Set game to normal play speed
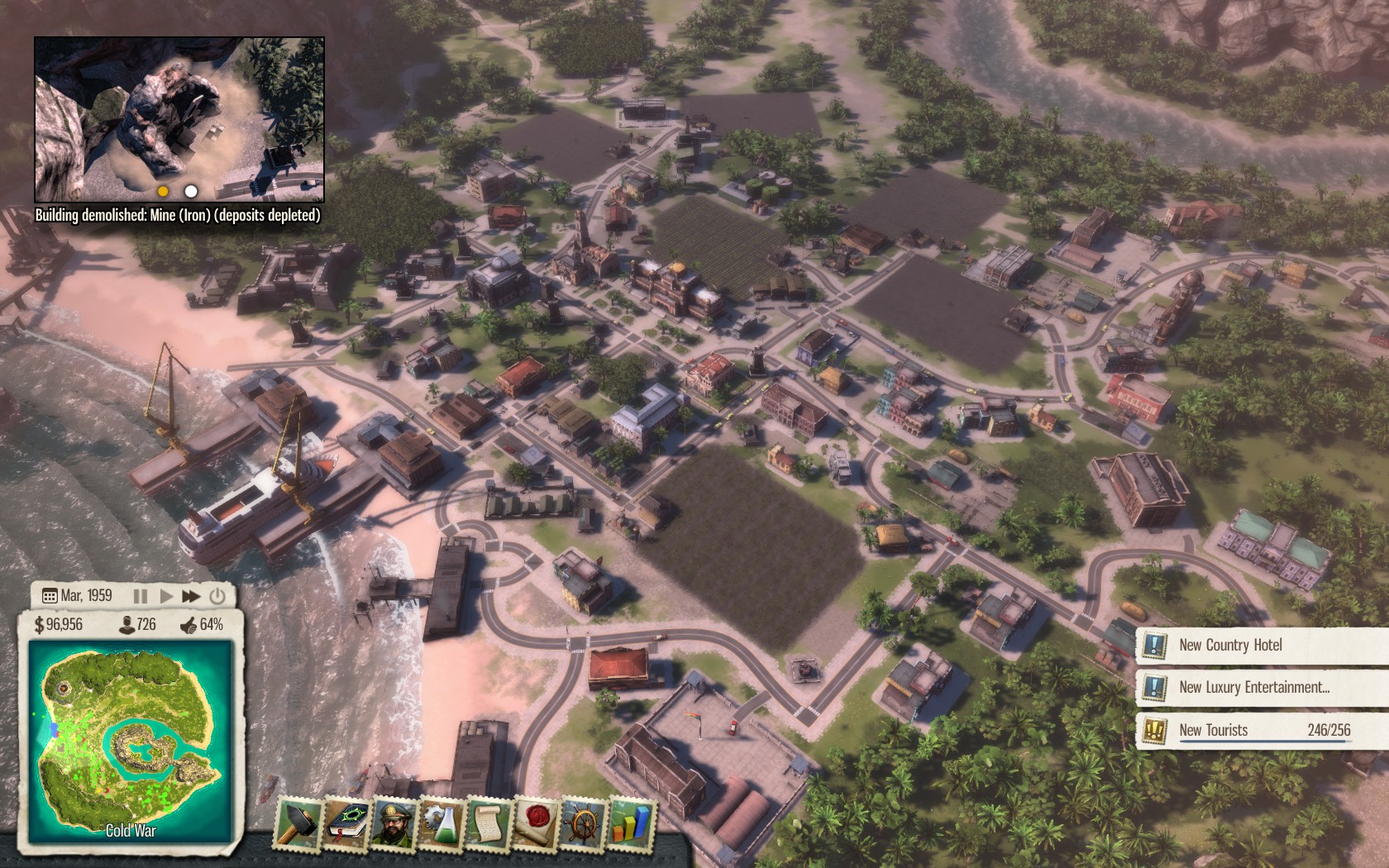This screenshot has width=1389, height=868. [x=165, y=595]
